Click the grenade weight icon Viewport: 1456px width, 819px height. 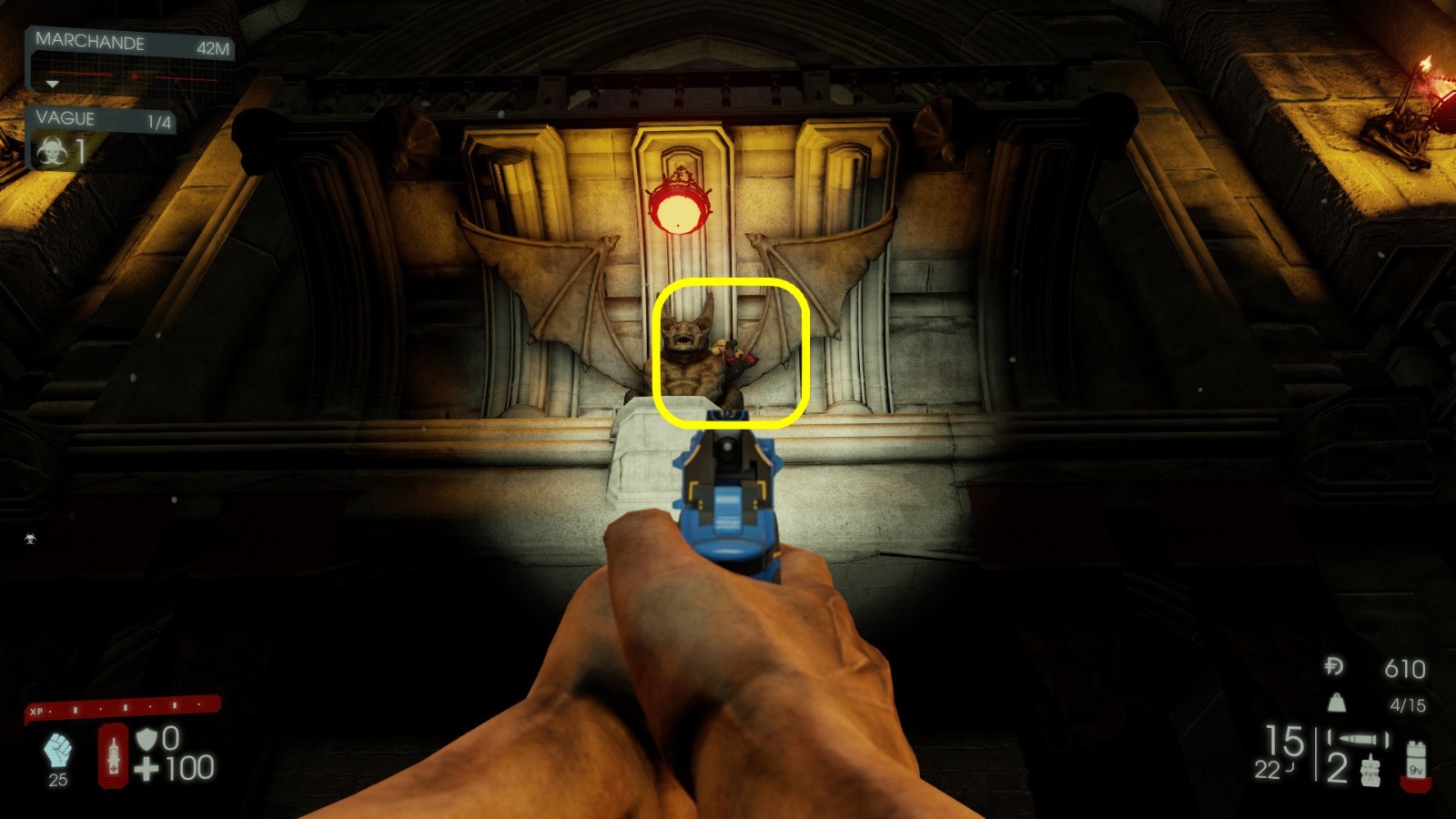[x=1336, y=703]
